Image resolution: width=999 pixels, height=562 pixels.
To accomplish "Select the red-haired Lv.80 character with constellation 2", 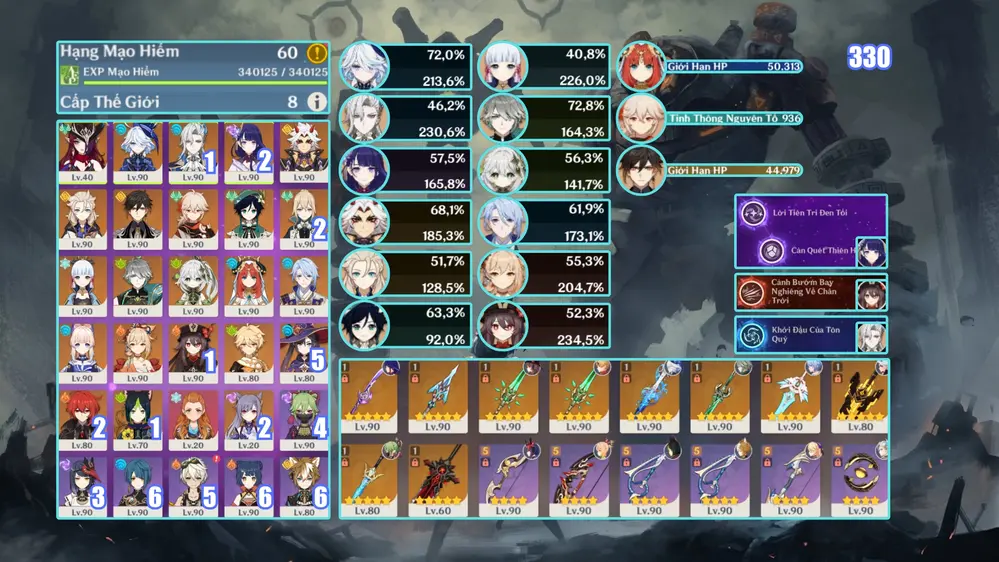I will (x=85, y=416).
